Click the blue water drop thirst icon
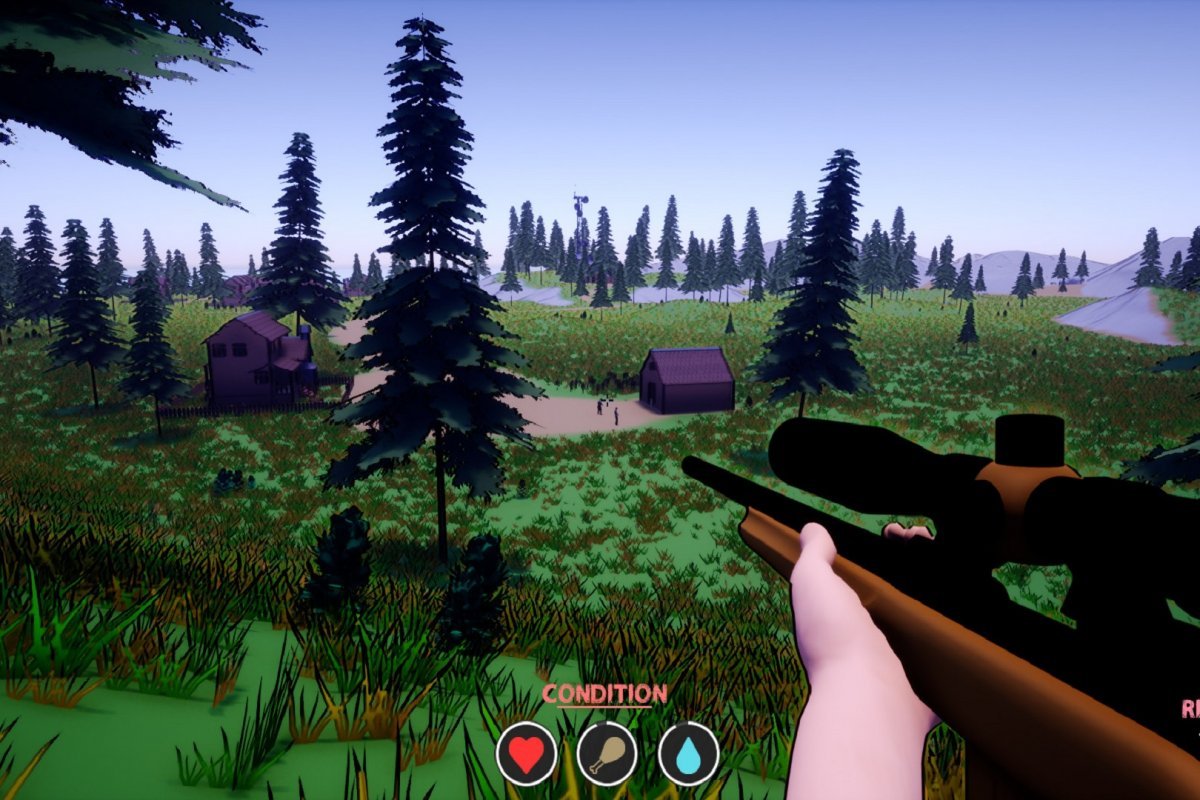 pos(689,753)
